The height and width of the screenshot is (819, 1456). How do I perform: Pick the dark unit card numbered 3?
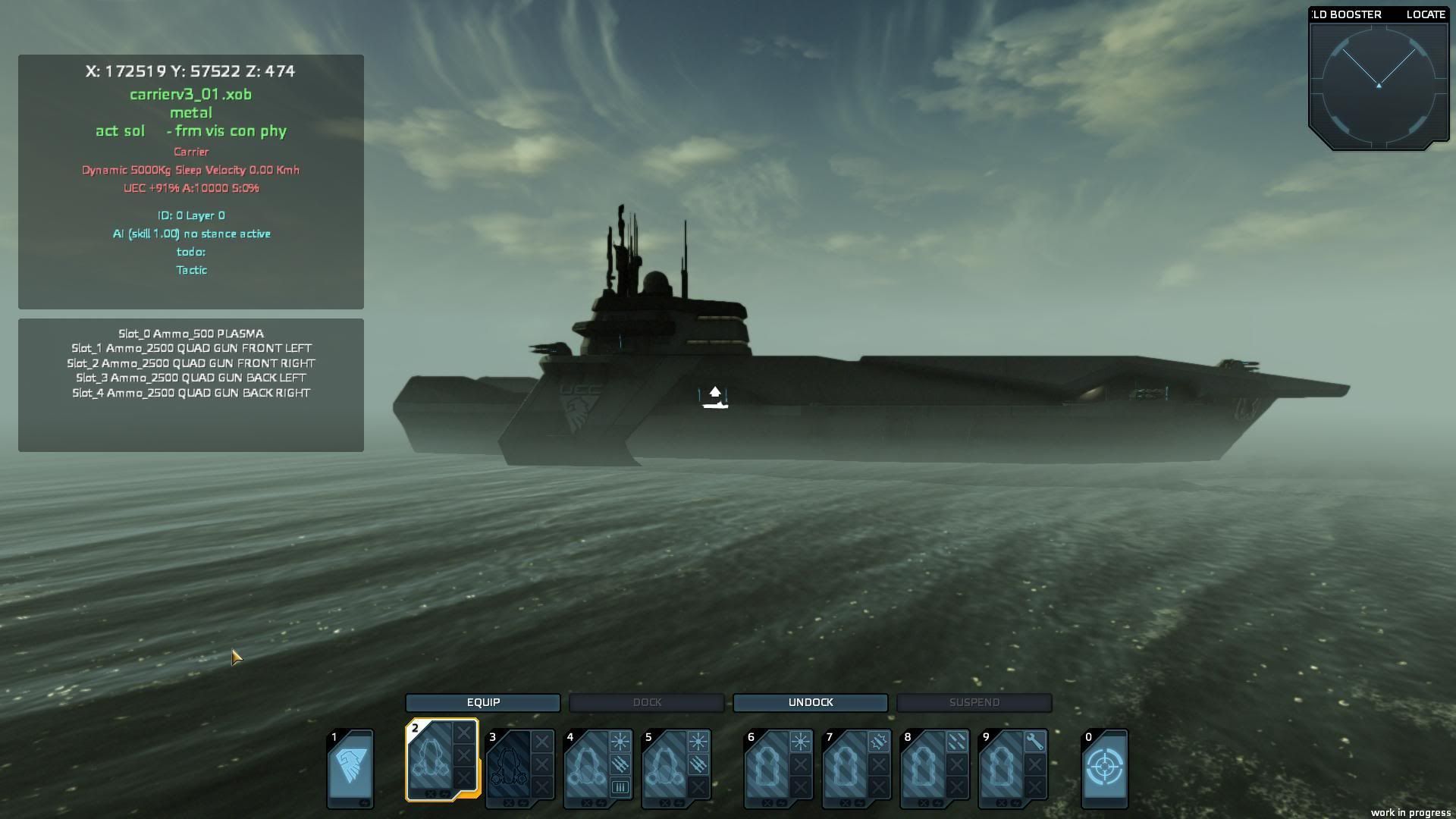[x=510, y=766]
